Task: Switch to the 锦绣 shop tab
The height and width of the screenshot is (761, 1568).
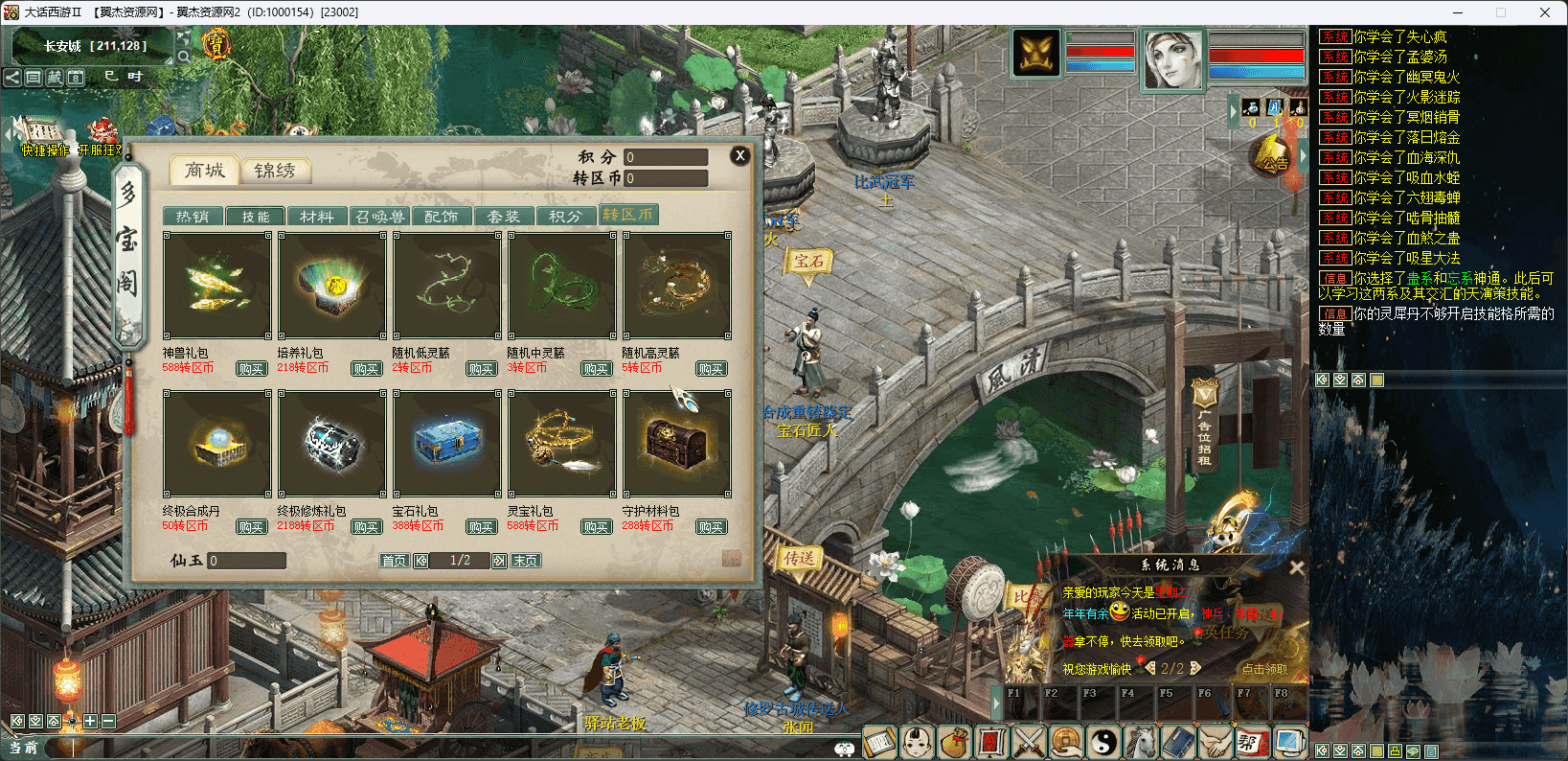Action: 274,171
